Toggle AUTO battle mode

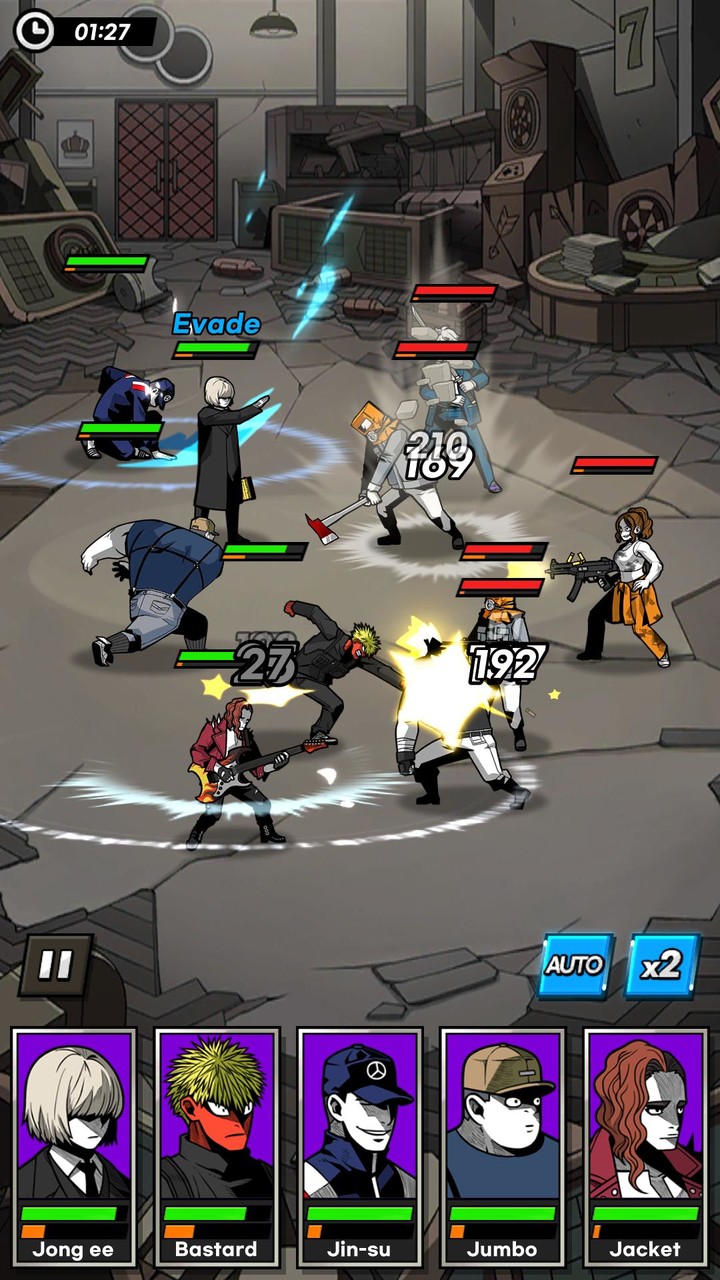coord(575,965)
